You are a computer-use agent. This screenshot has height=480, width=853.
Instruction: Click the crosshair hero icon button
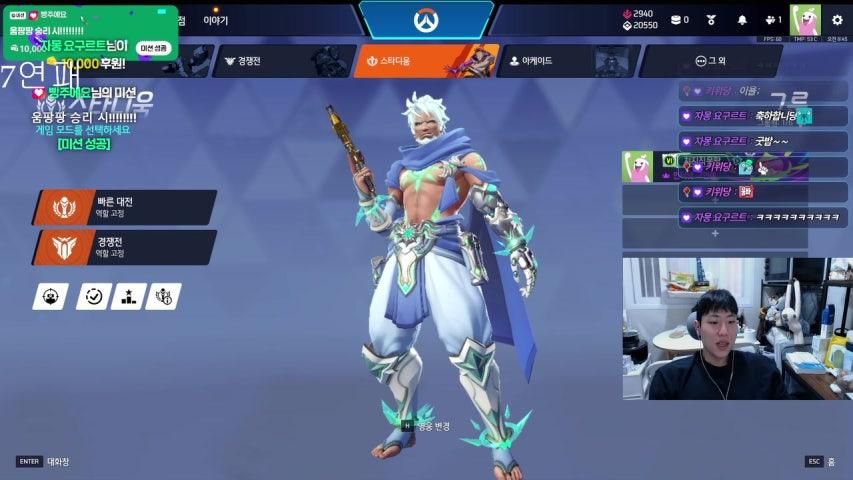click(x=50, y=296)
